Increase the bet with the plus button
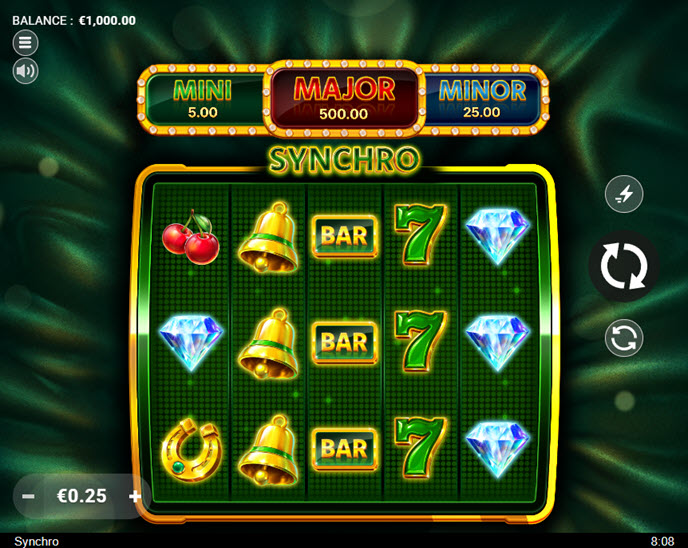 (x=135, y=496)
